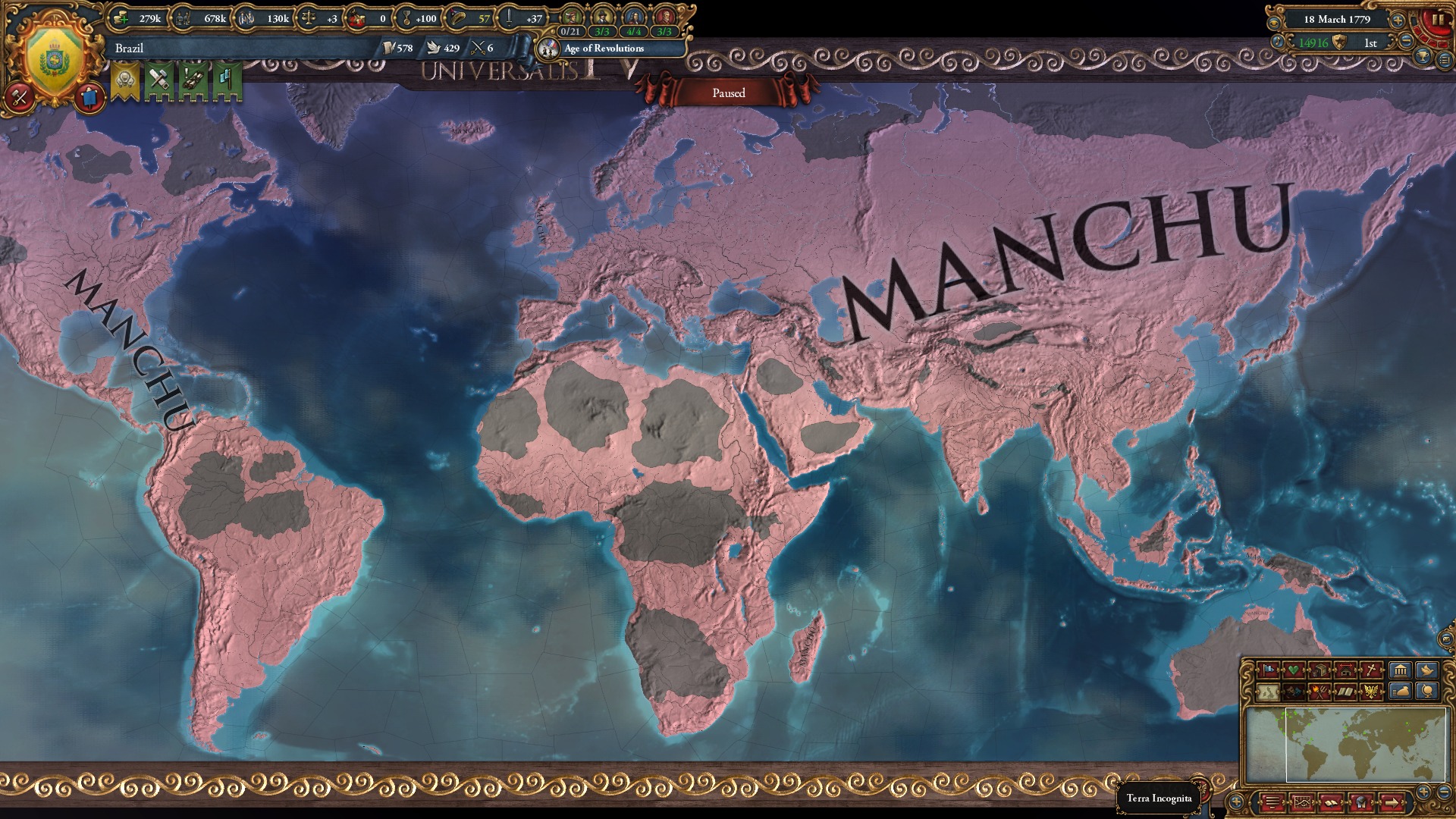
Task: Open the gold decisions alert banner under the shield
Action: click(x=127, y=78)
